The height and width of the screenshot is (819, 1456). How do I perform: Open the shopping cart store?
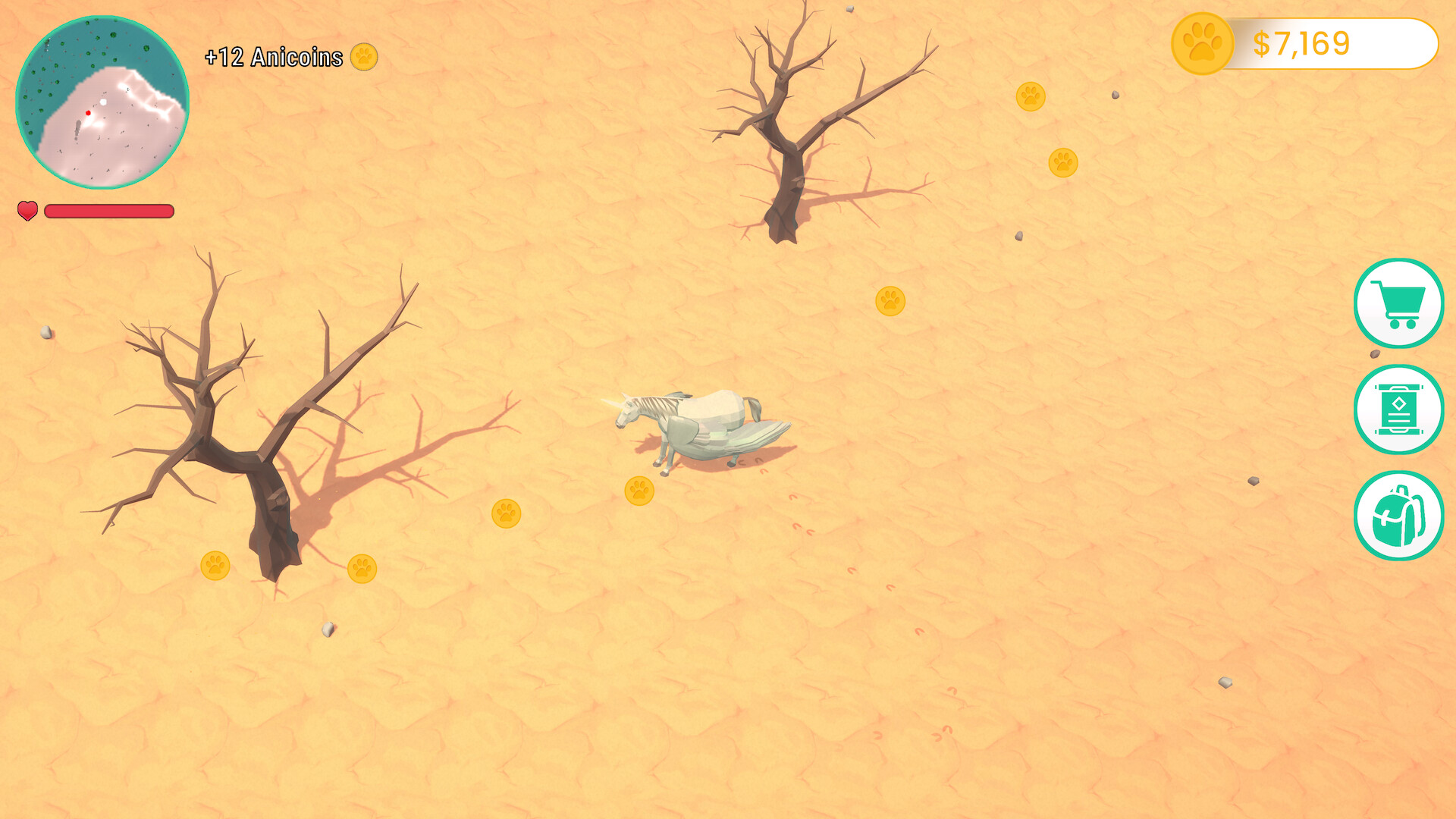(x=1399, y=303)
